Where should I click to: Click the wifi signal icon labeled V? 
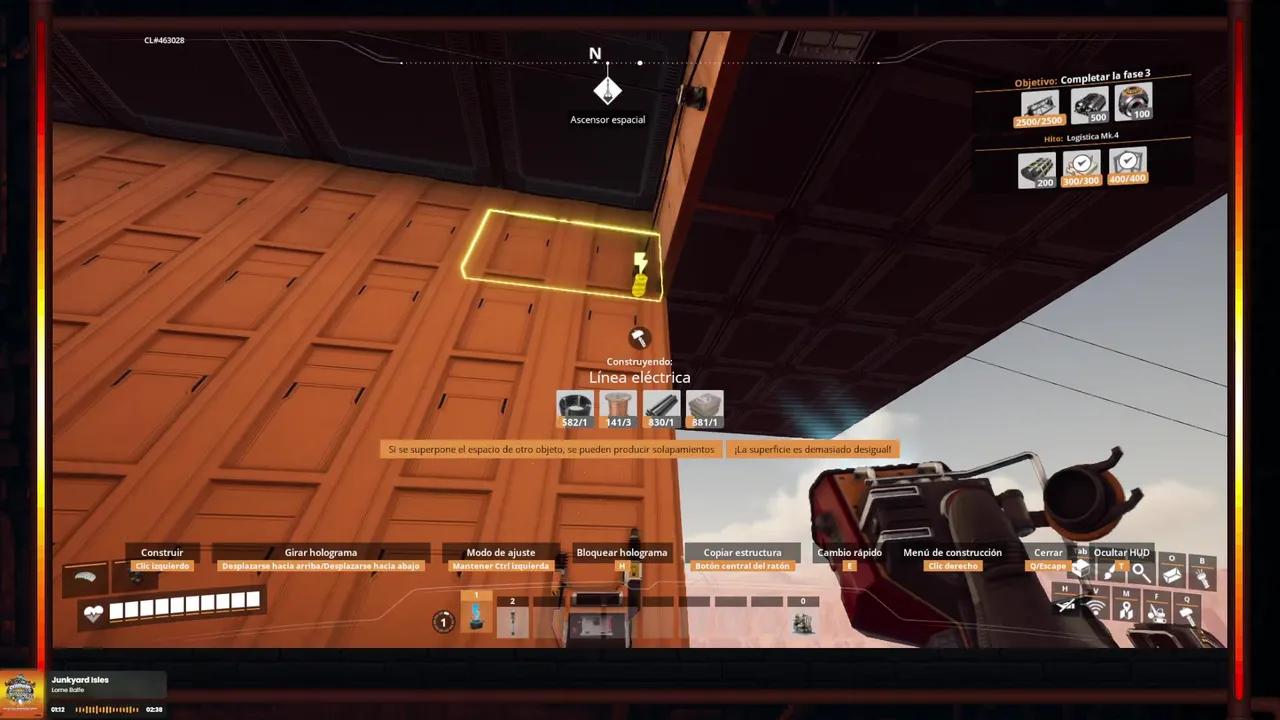(1095, 607)
